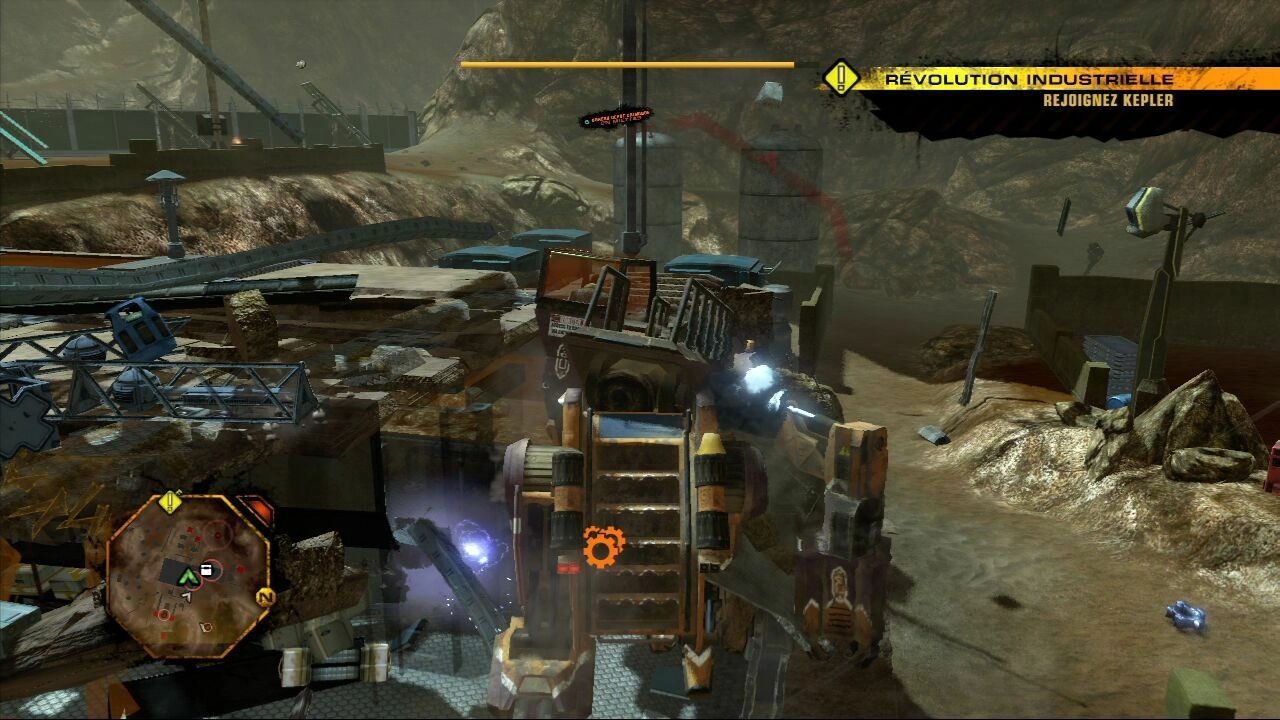Select the north compass marker on minimap
Screen dimensions: 1280x720
pos(265,598)
